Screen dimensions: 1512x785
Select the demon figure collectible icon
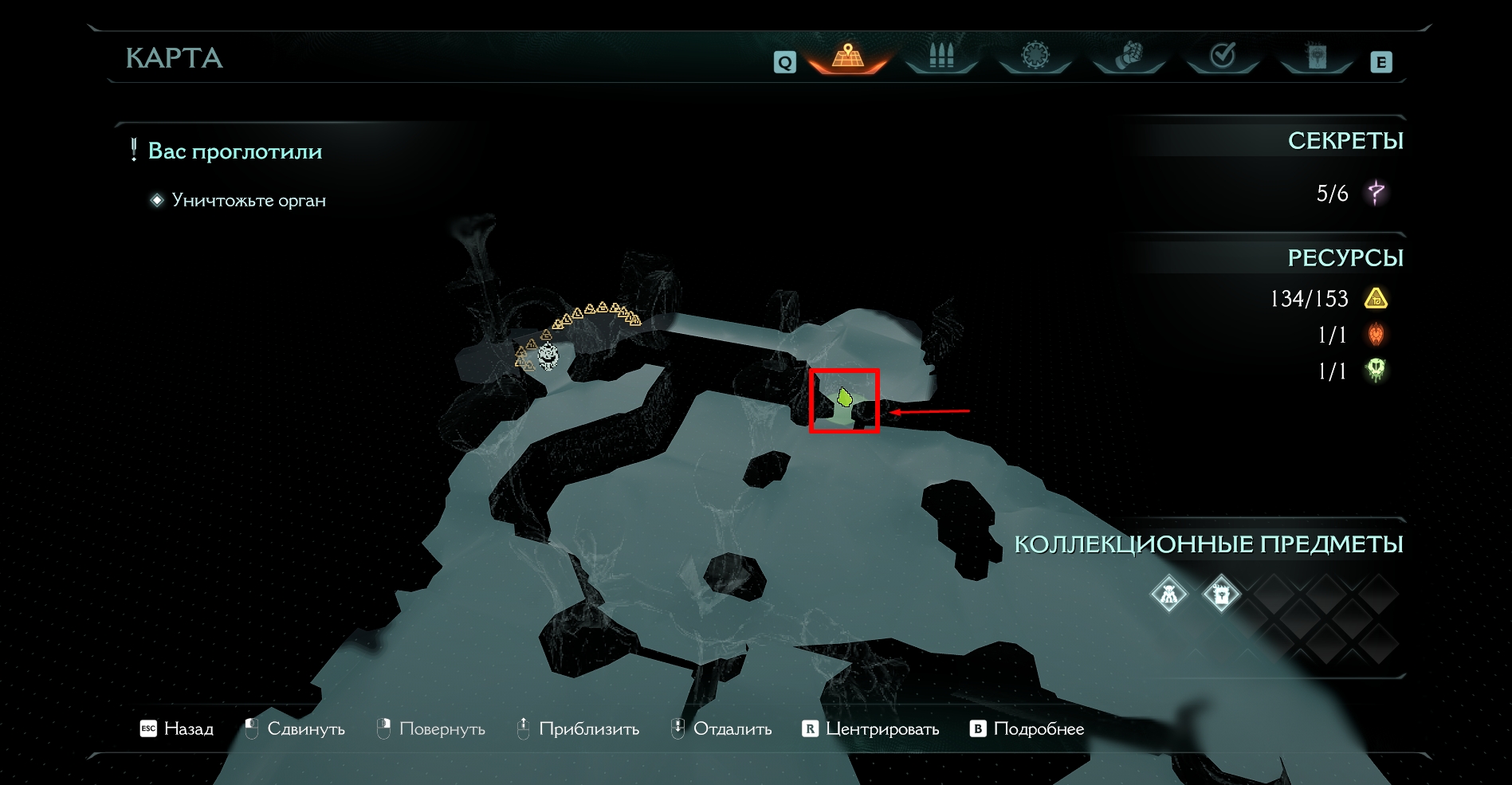point(1168,594)
